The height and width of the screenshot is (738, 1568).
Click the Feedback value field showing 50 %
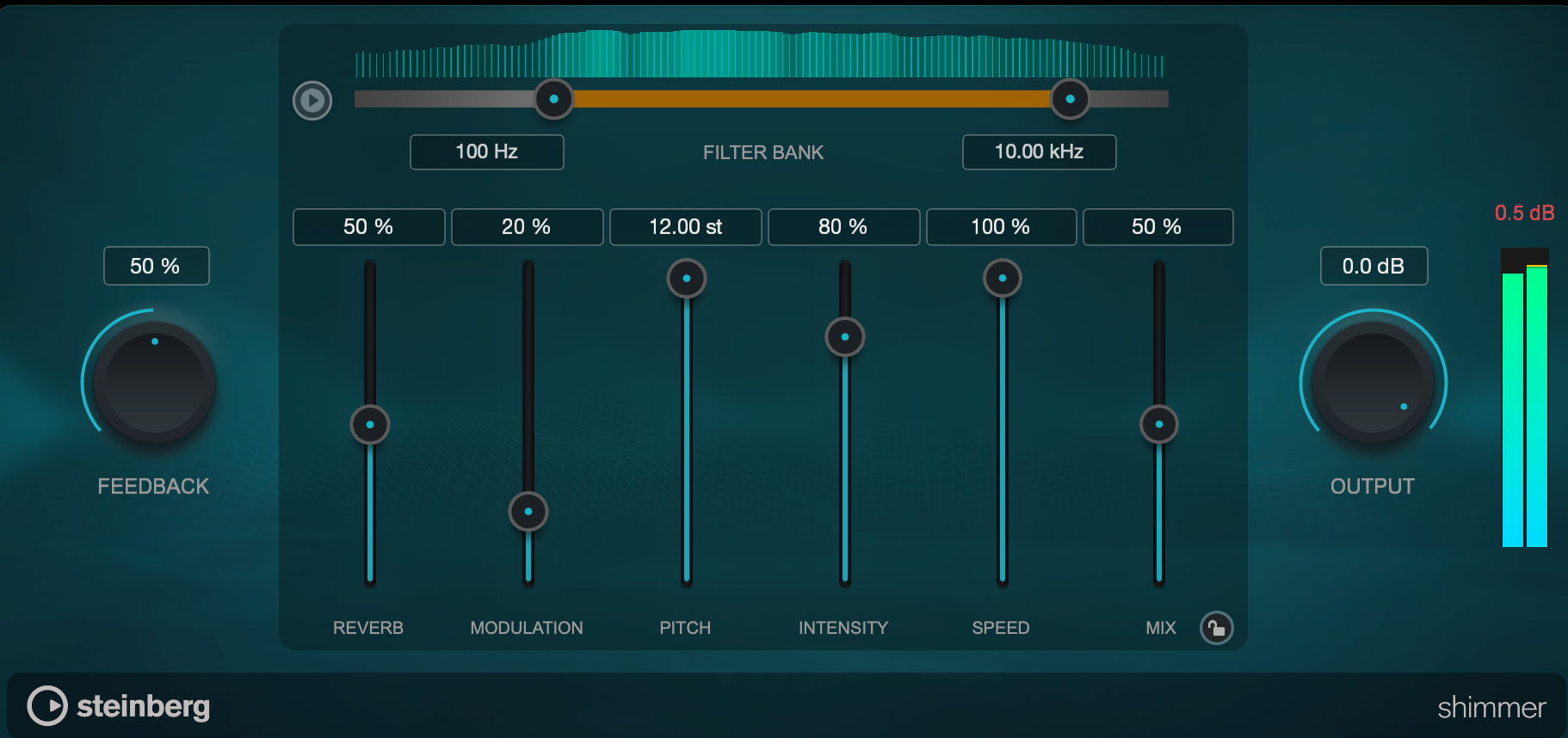(x=156, y=266)
